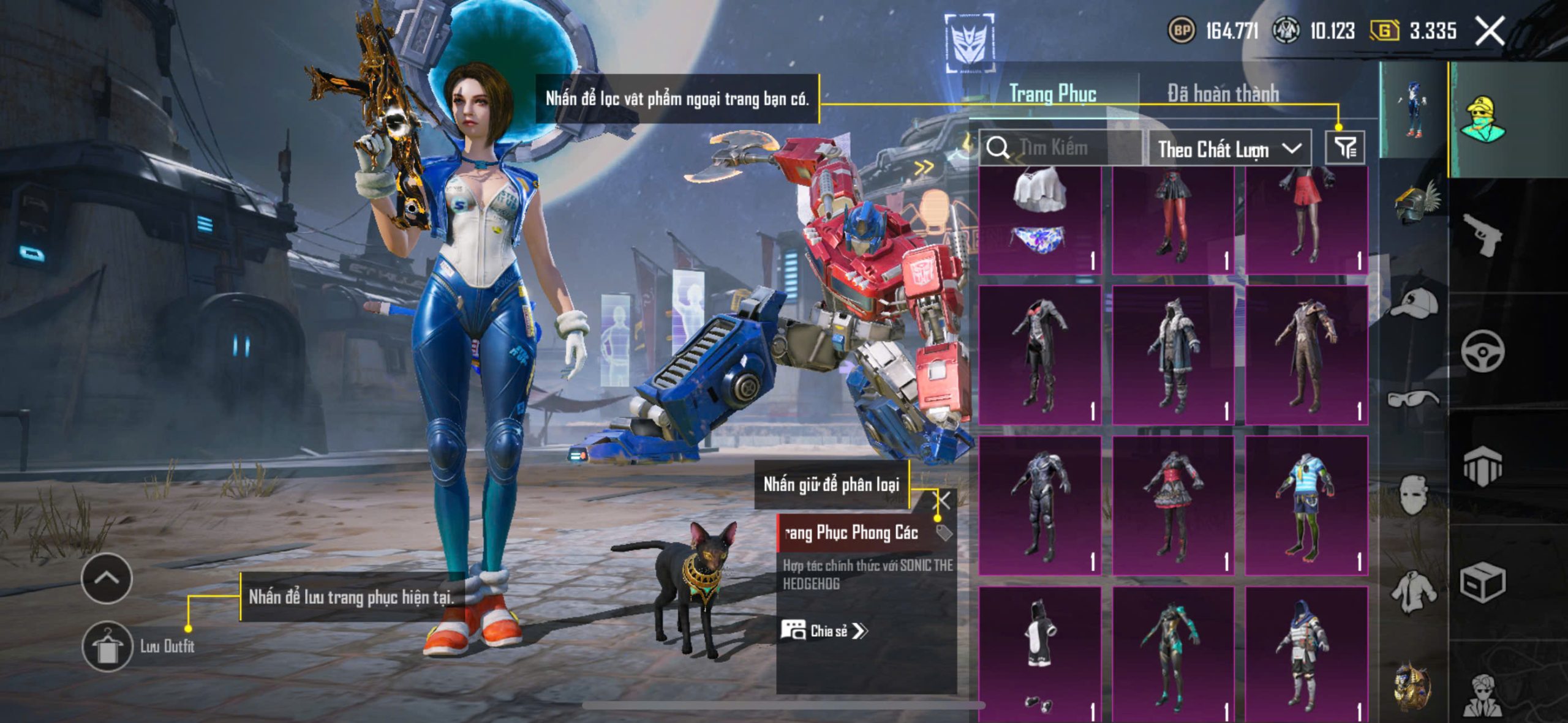Choose the blue striped shirt with green leggings
Viewport: 1568px width, 723px height.
click(x=1306, y=506)
